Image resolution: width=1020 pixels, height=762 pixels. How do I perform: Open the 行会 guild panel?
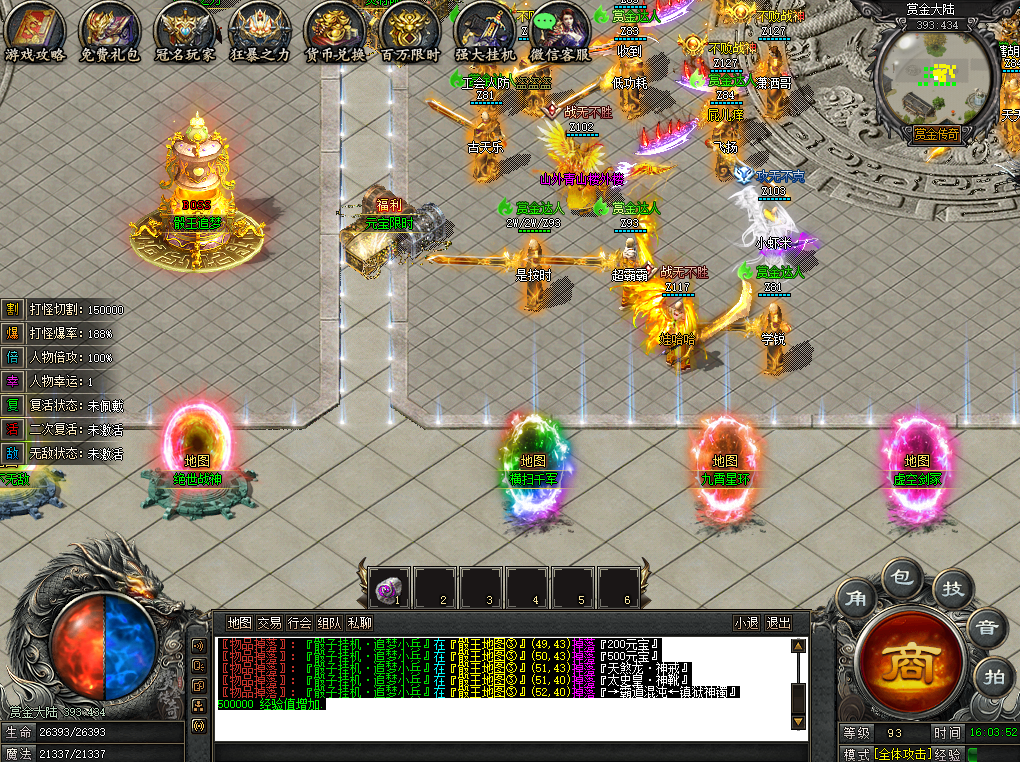tap(299, 623)
